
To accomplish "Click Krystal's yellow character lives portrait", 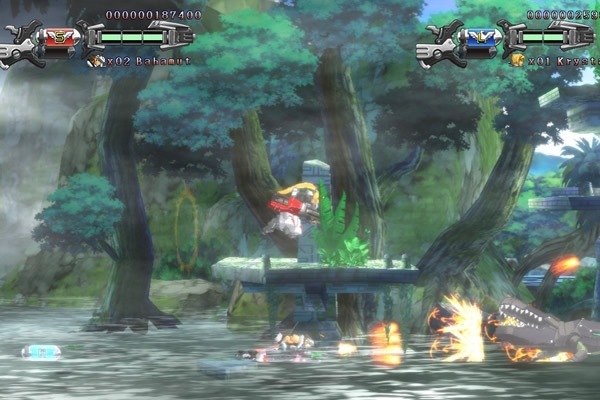I will coord(517,60).
